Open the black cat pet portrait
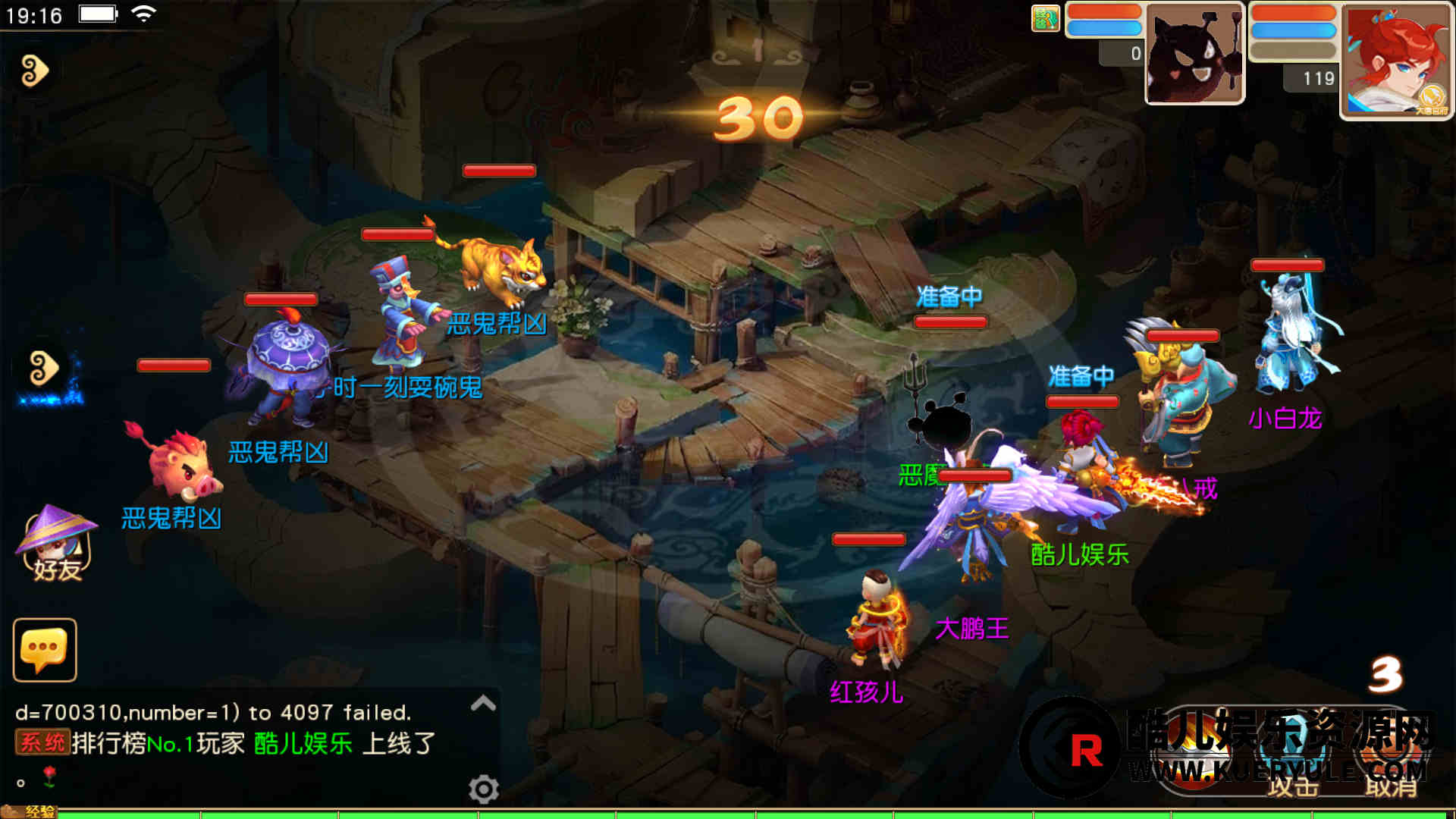 click(x=1194, y=55)
